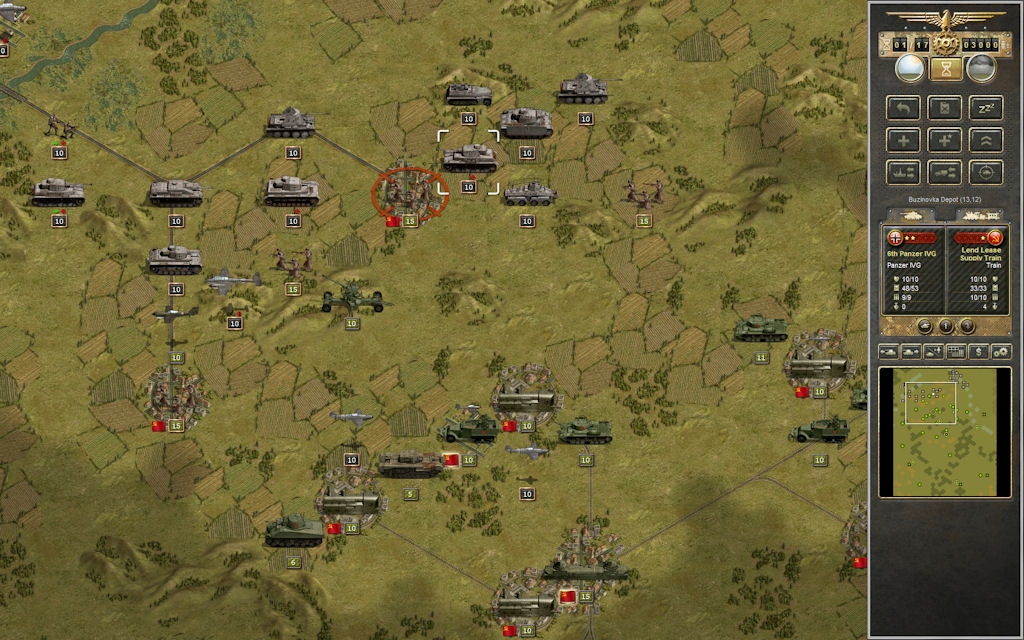End the turn with the hourglass button
Viewport: 1024px width, 640px height.
point(945,68)
